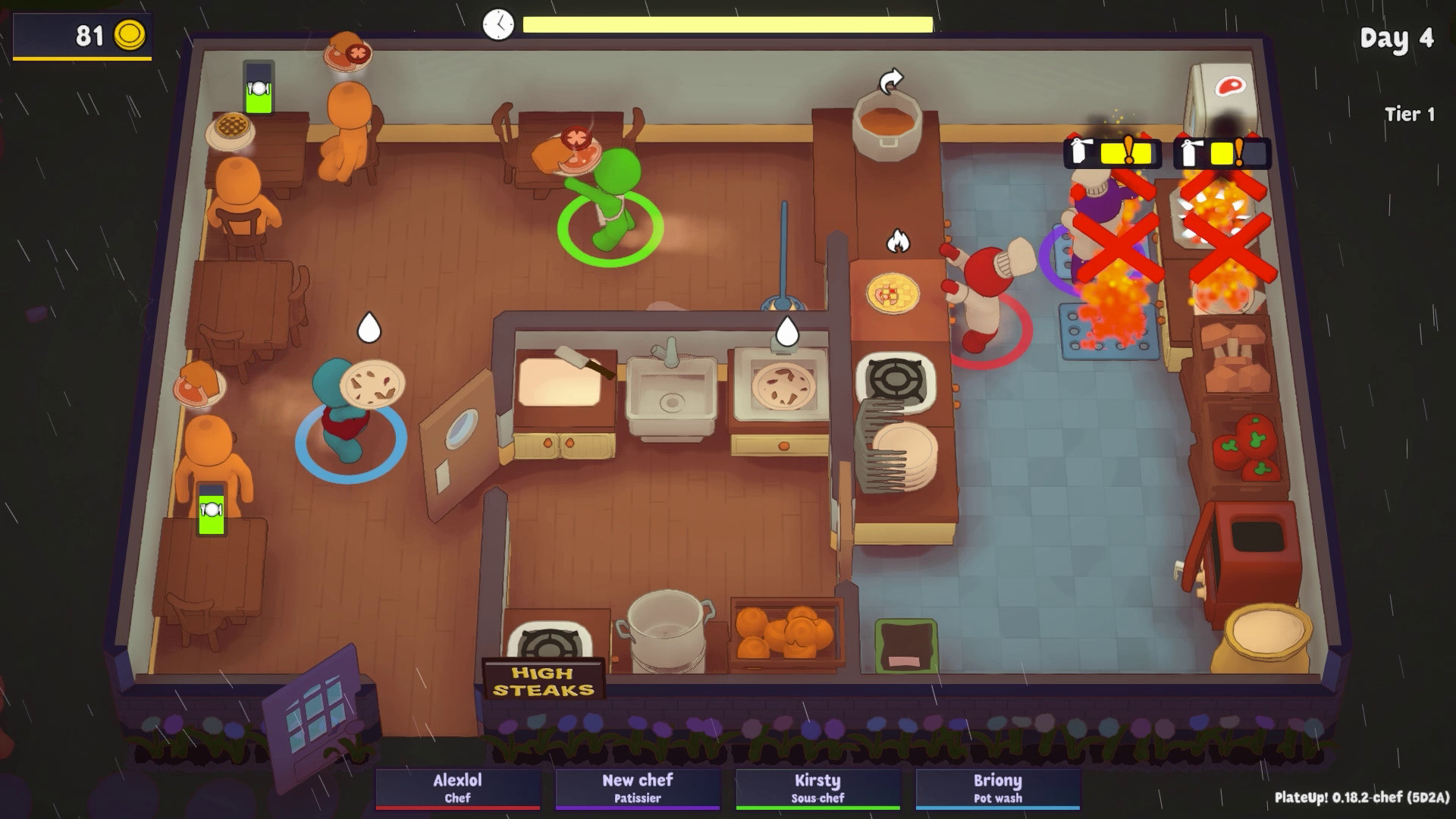Screen dimensions: 1456x819
Task: Click the rotate arrow above the soup pot
Action: [890, 79]
